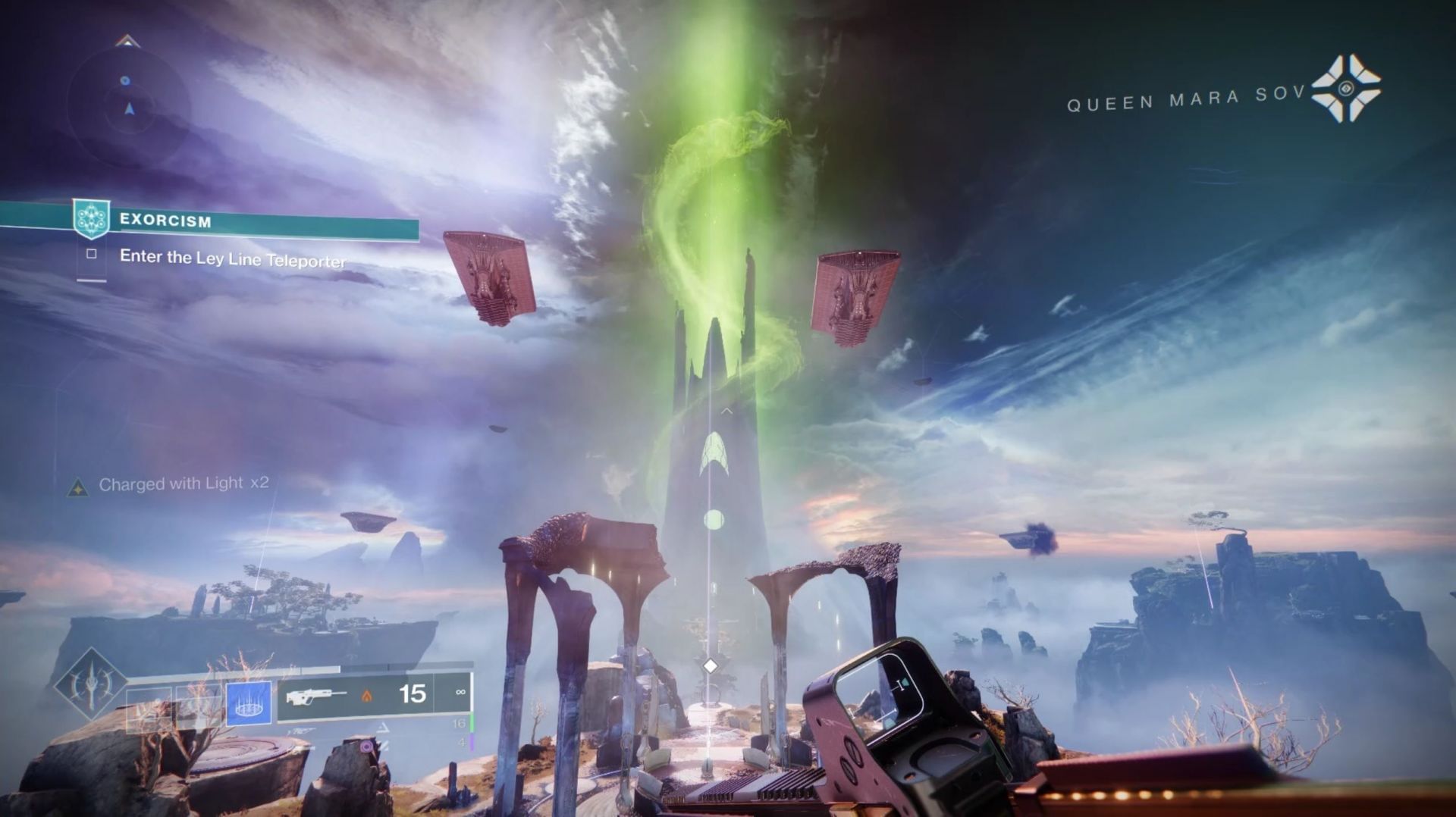Select the Exorcism quest emblem icon

(92, 219)
